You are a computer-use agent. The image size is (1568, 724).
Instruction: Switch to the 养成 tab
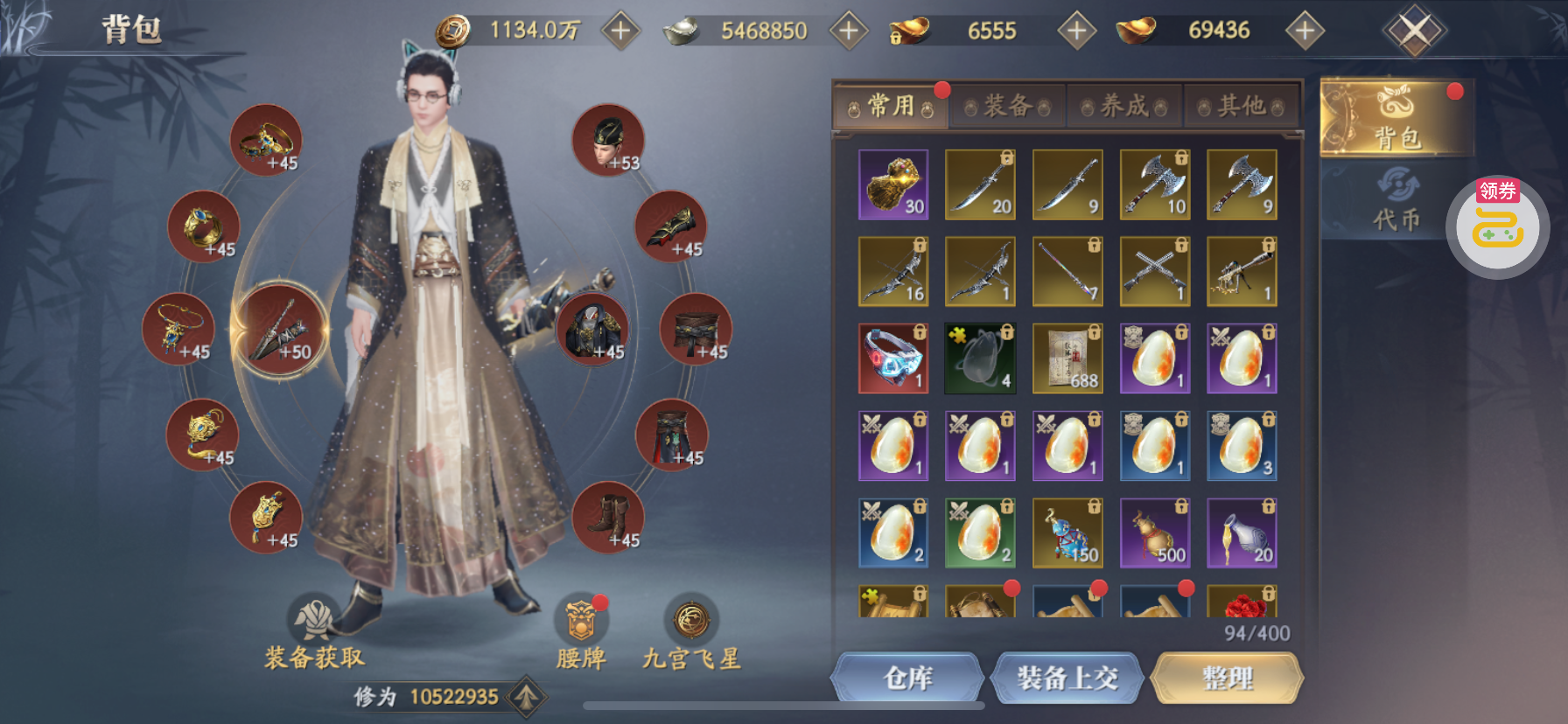[x=1124, y=107]
